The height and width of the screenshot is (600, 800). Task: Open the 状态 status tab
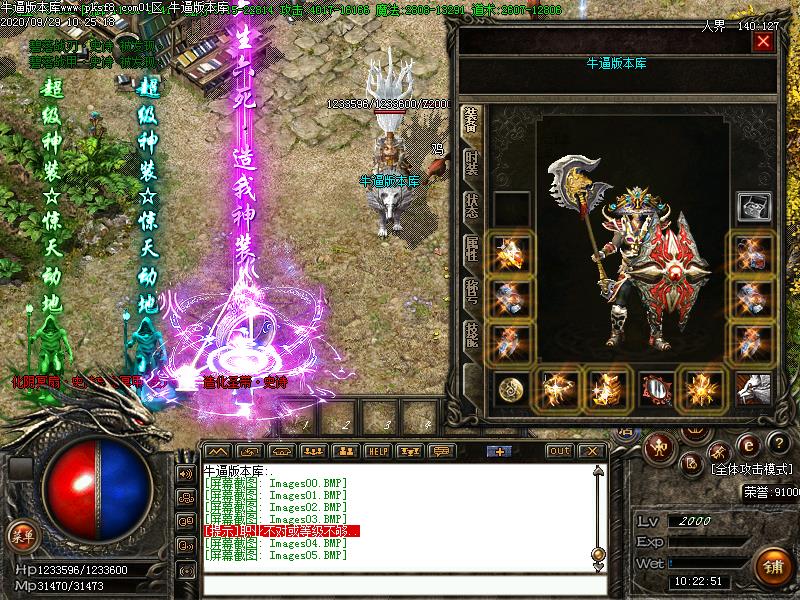pyautogui.click(x=472, y=206)
